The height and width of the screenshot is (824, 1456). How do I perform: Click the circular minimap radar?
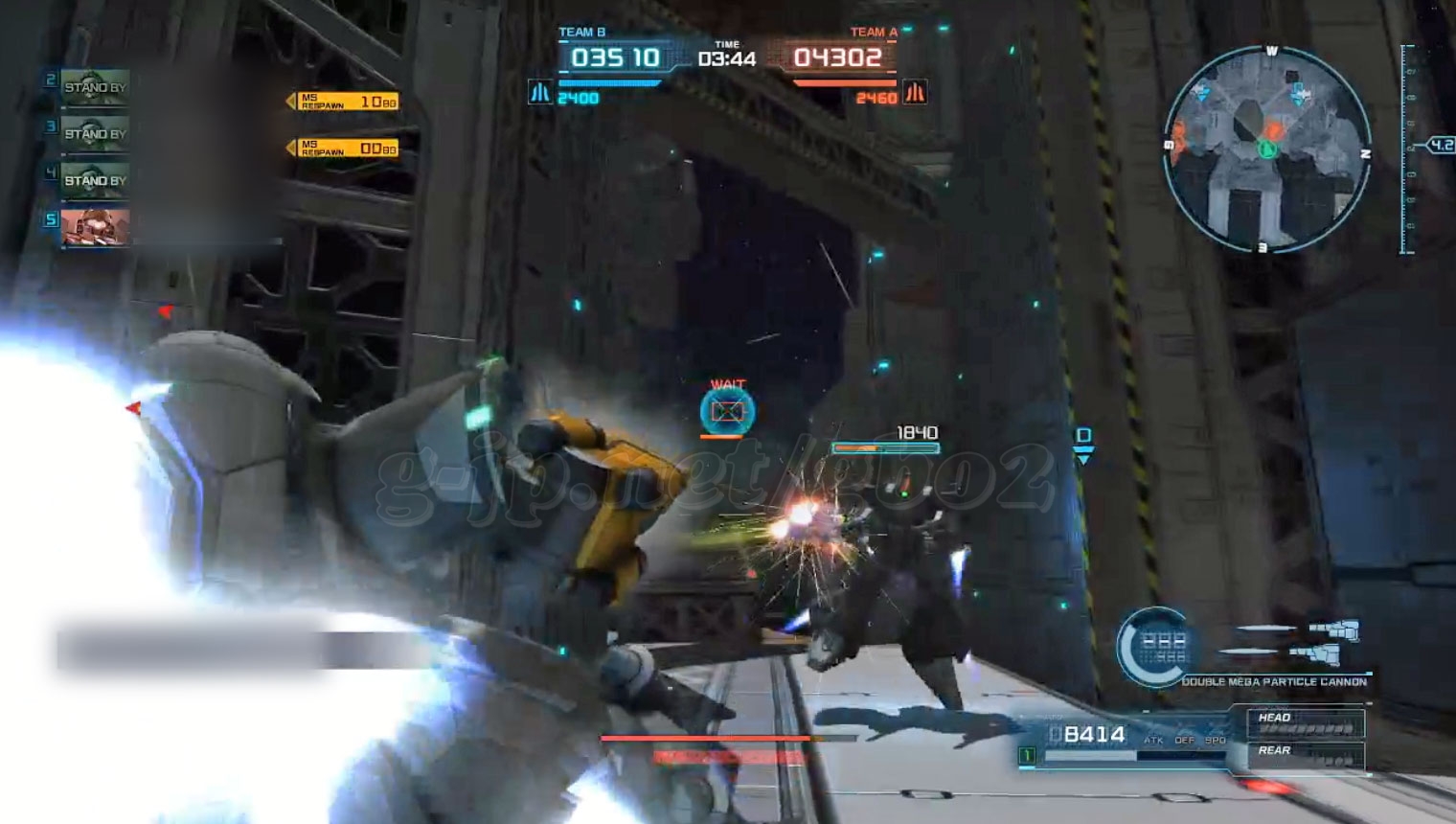1266,149
